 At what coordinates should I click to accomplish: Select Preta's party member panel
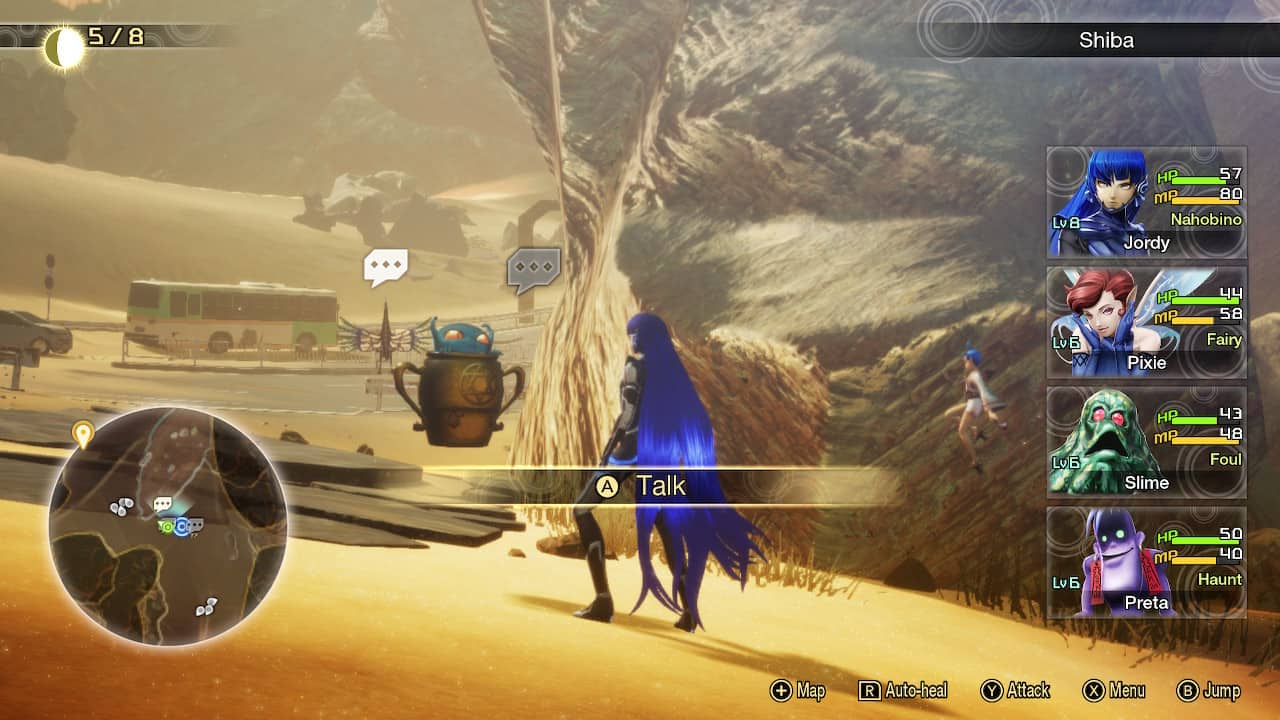pyautogui.click(x=1146, y=562)
